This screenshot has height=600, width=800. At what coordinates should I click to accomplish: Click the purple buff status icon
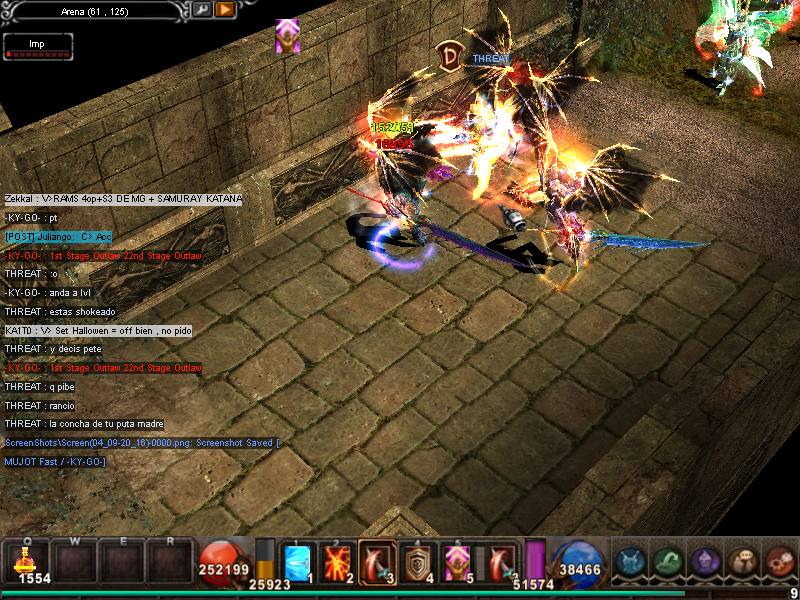pos(288,36)
